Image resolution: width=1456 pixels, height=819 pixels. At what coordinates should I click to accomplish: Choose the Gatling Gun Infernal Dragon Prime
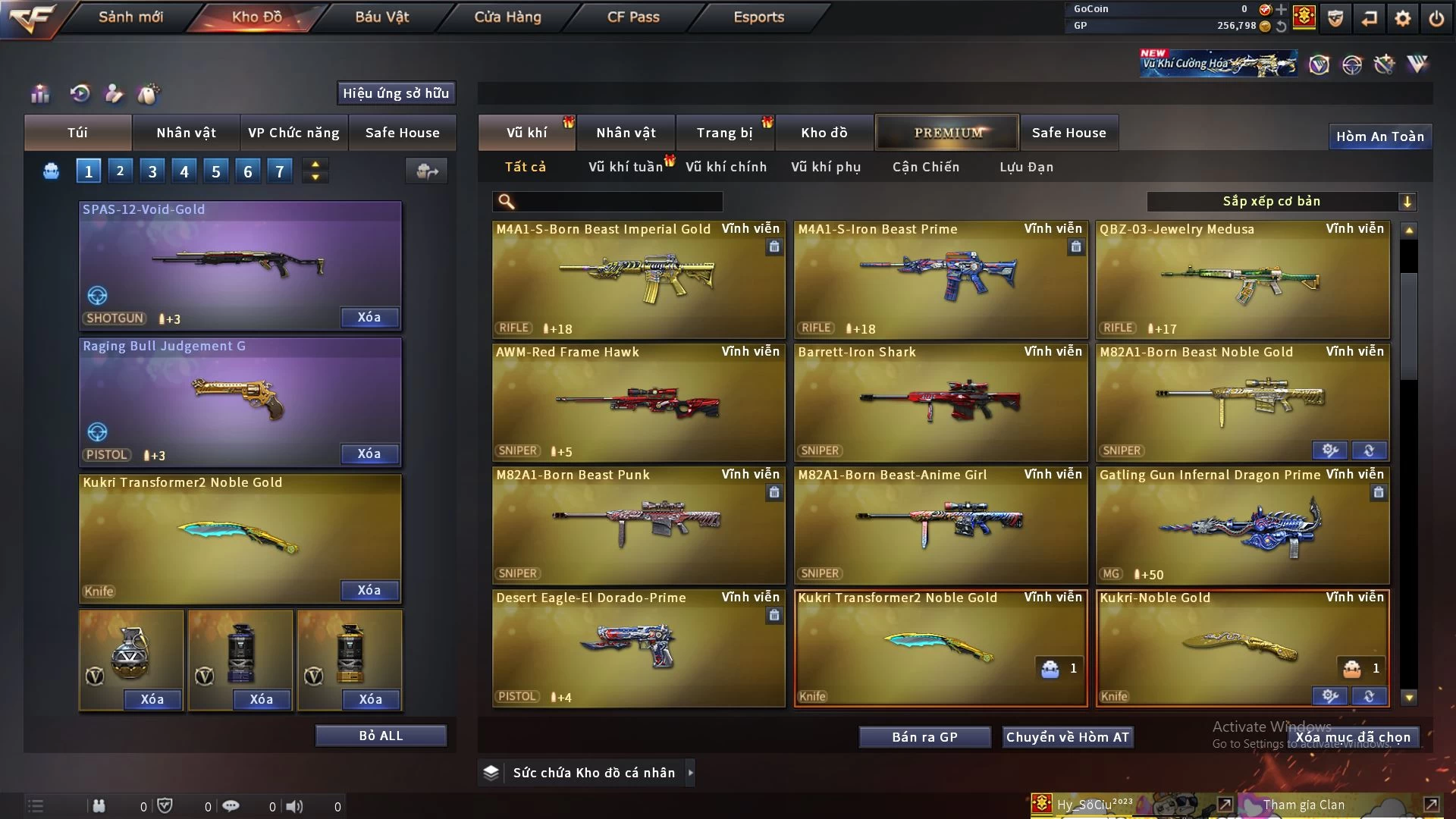tap(1242, 525)
